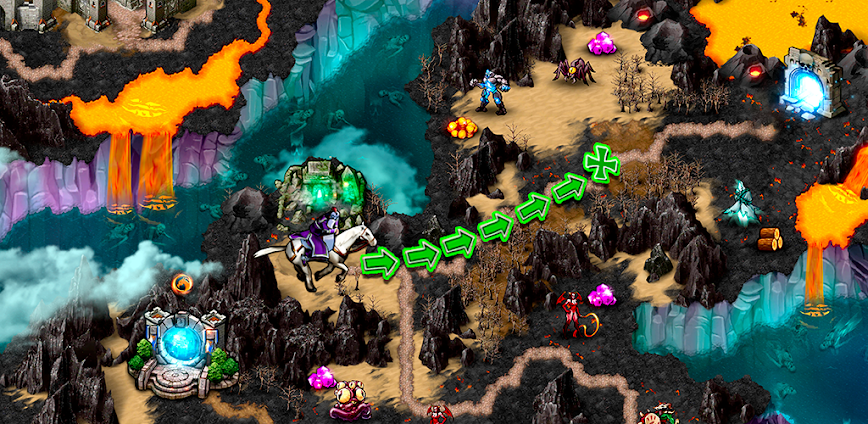
Task: Confirm movement at the green destination cross
Action: click(x=601, y=162)
